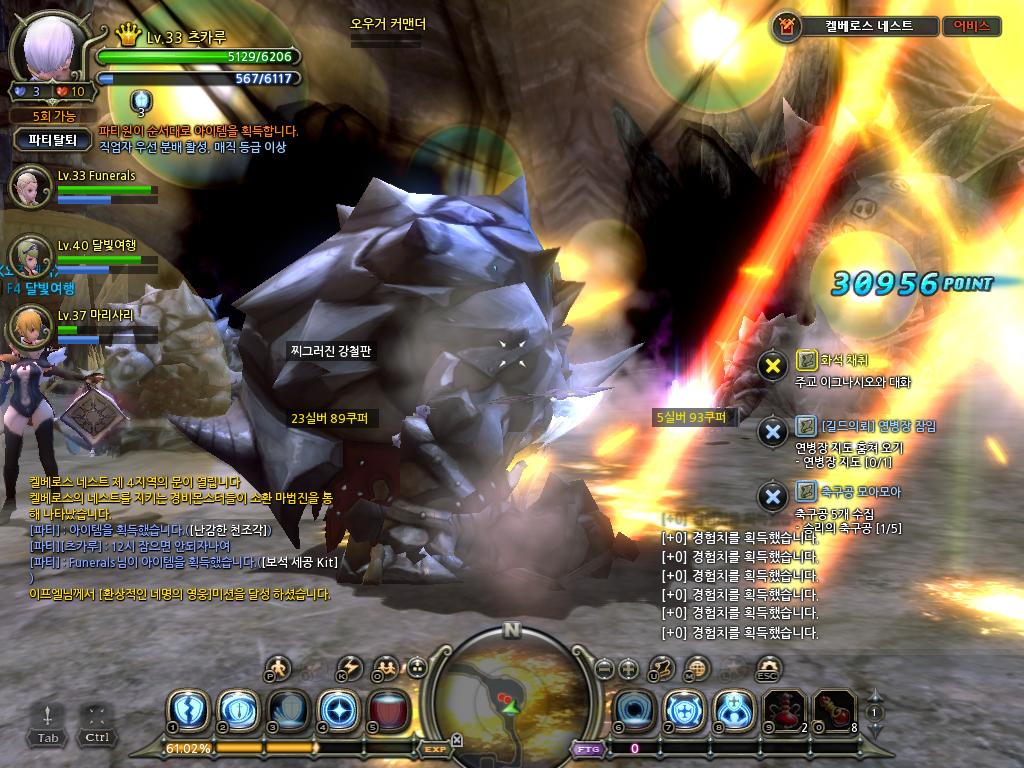1024x768 pixels.
Task: Dismiss the 연병장 잠입 guild quest tracker
Action: tap(772, 431)
